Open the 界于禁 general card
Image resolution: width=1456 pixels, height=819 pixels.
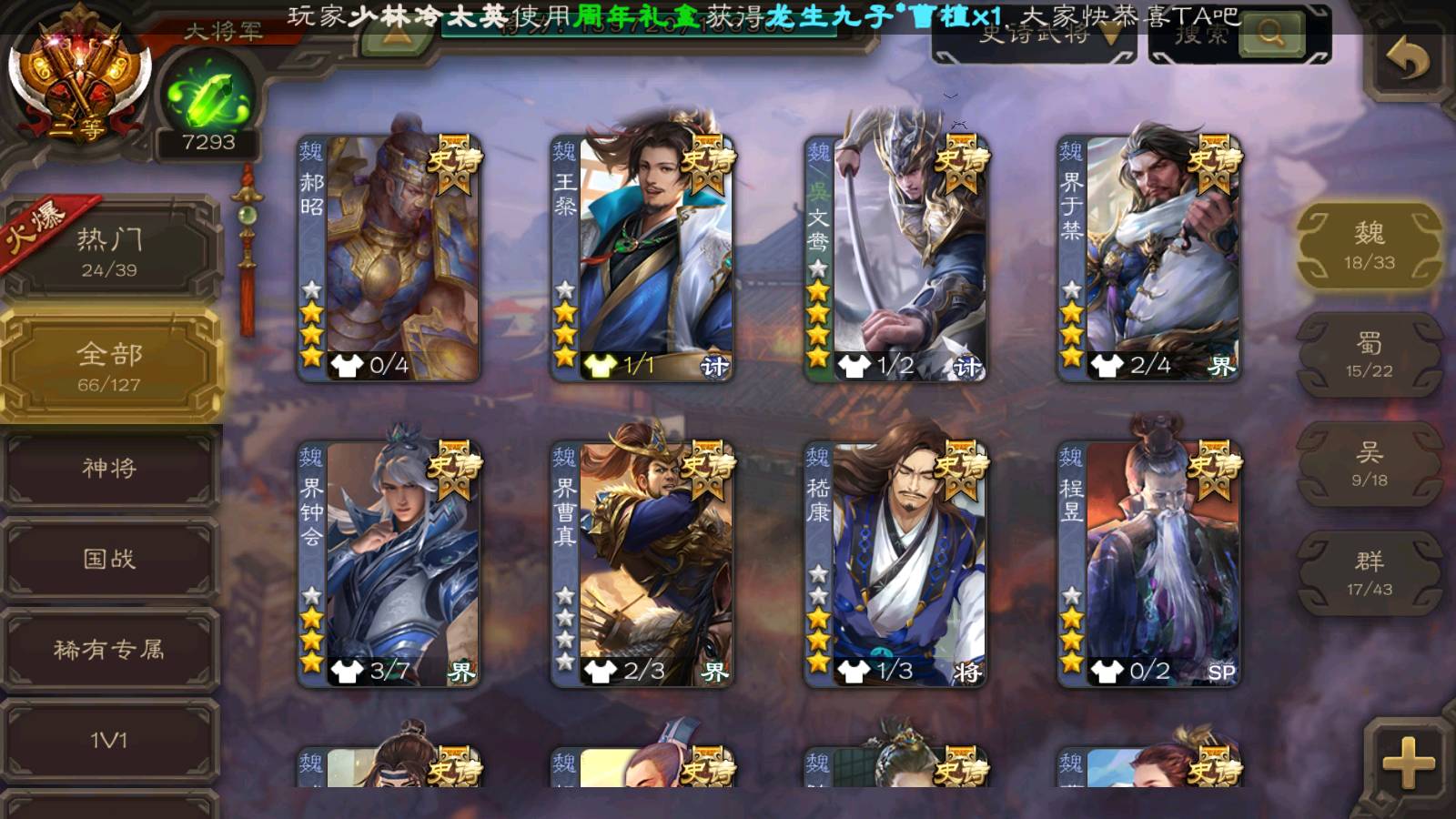(1148, 259)
